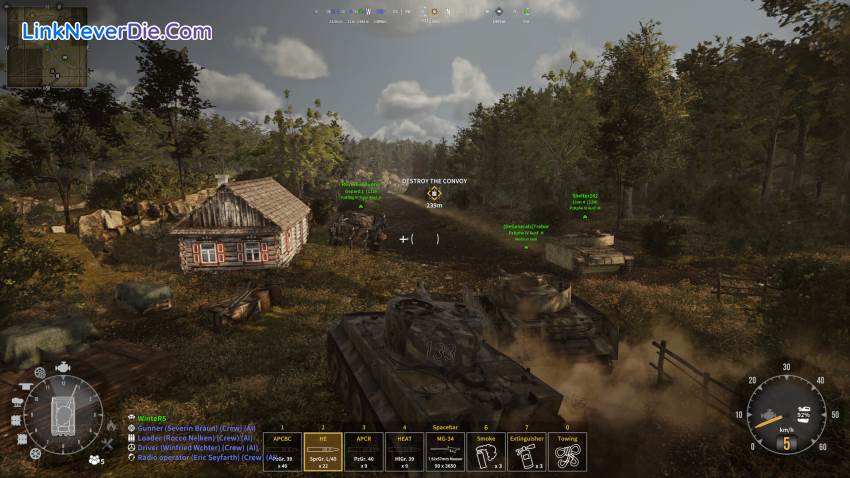Select the APCBC shell slot
Viewport: 850px width, 478px height.
point(282,451)
